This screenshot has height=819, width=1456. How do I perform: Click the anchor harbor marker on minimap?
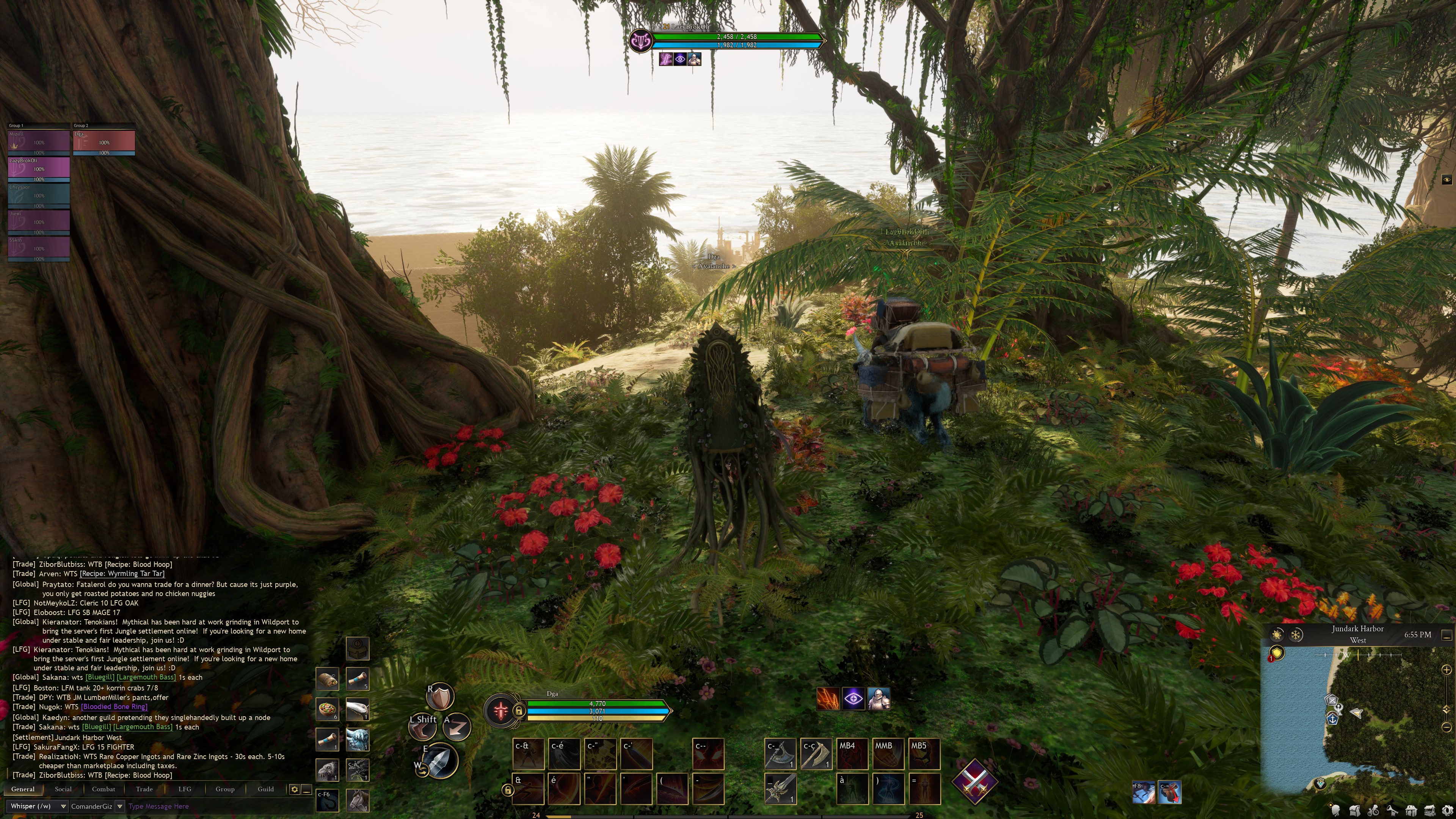click(x=1332, y=719)
